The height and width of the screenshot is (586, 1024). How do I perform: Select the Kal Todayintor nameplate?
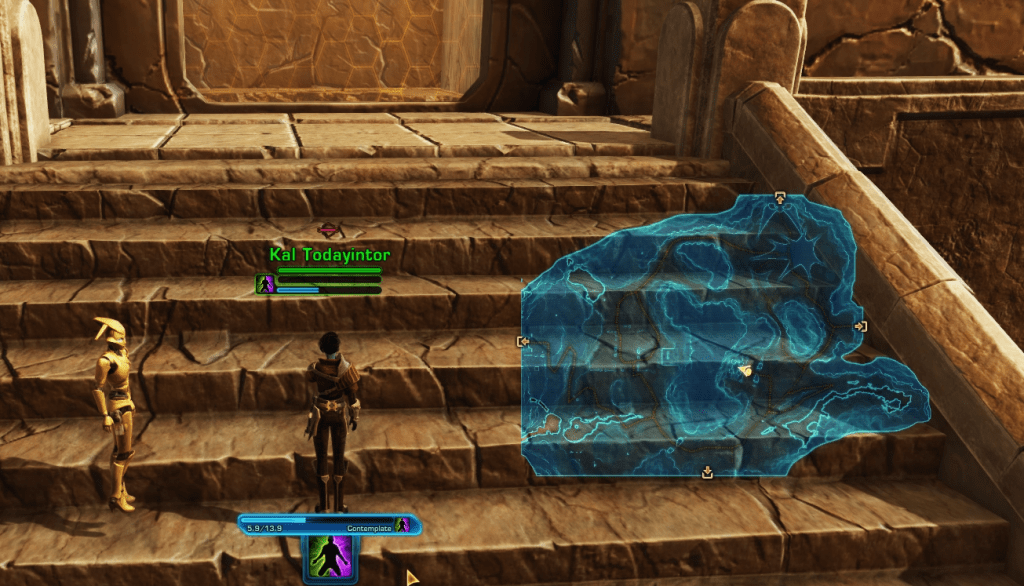pyautogui.click(x=329, y=255)
